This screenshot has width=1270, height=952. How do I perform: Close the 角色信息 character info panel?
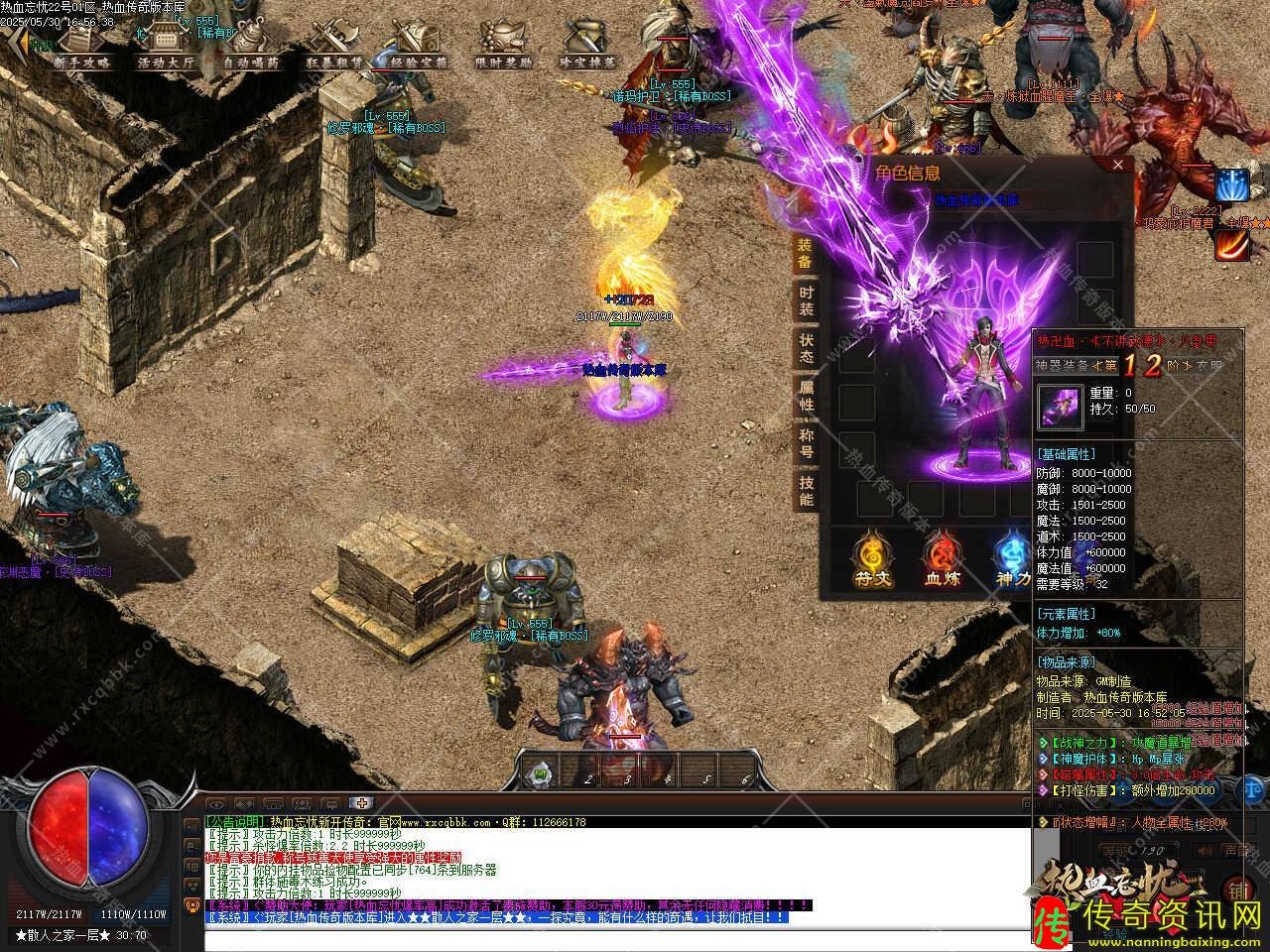tap(1118, 166)
